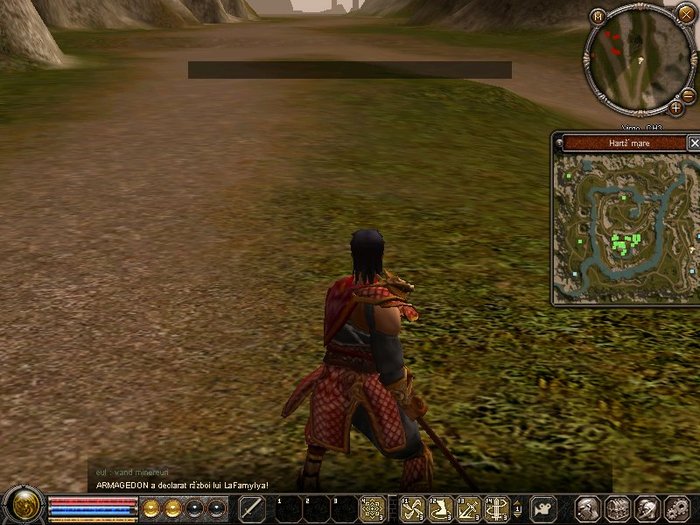The width and height of the screenshot is (700, 525).
Task: Use the spinning blades skill
Action: point(412,508)
